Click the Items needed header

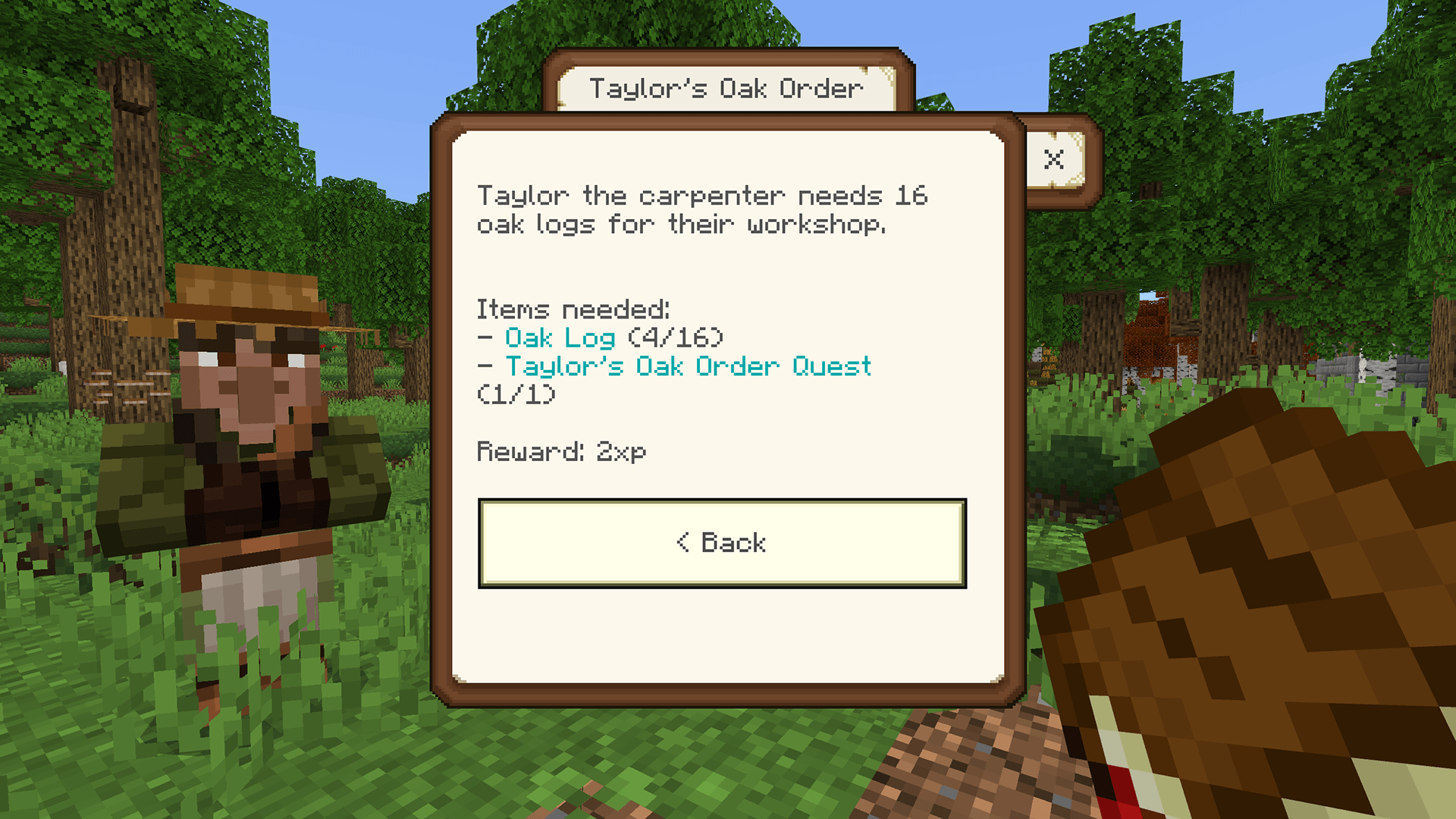click(572, 309)
